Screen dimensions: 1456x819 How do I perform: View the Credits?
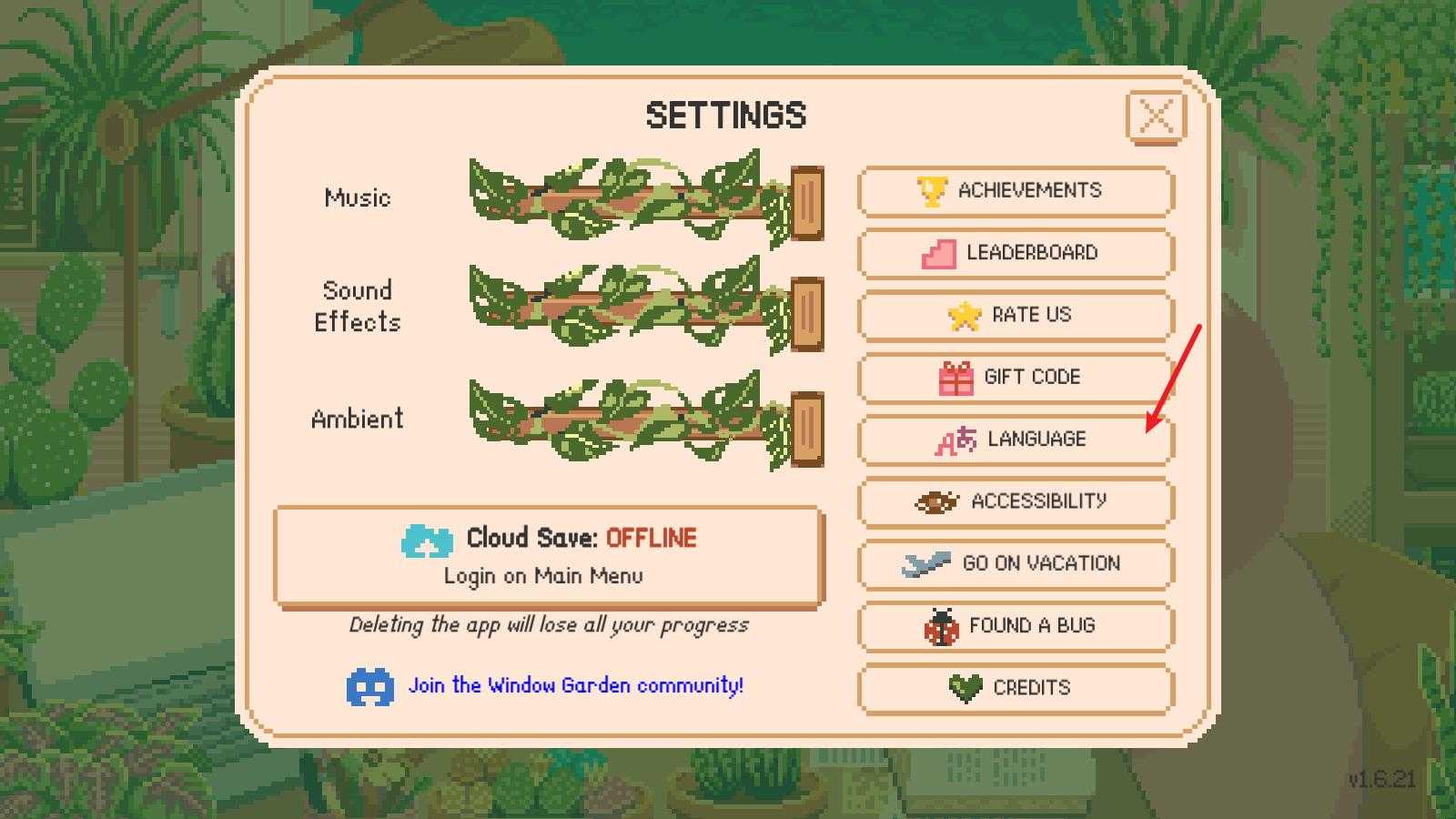1016,688
